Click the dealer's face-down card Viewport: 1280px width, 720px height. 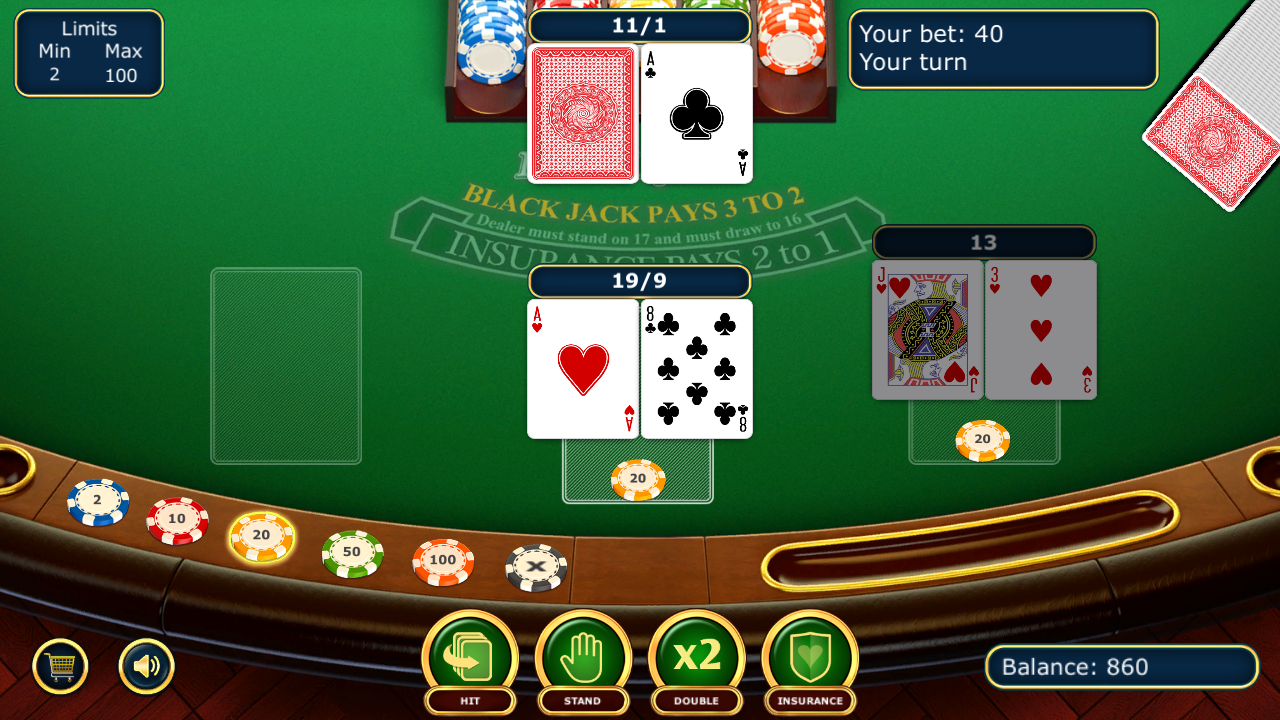pyautogui.click(x=581, y=113)
